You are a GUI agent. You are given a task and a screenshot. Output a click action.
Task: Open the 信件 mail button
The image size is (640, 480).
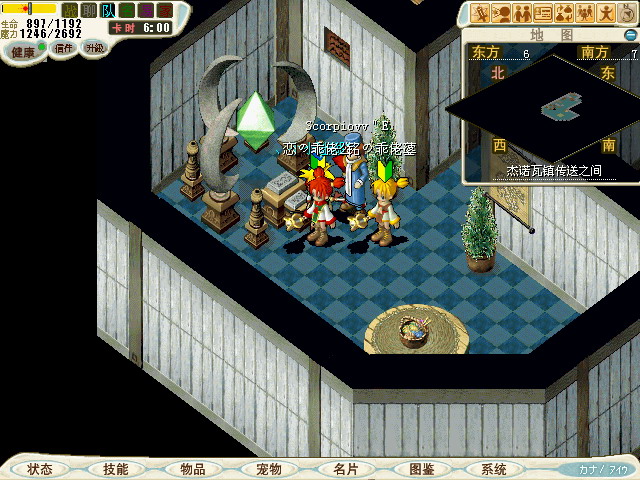pyautogui.click(x=63, y=48)
